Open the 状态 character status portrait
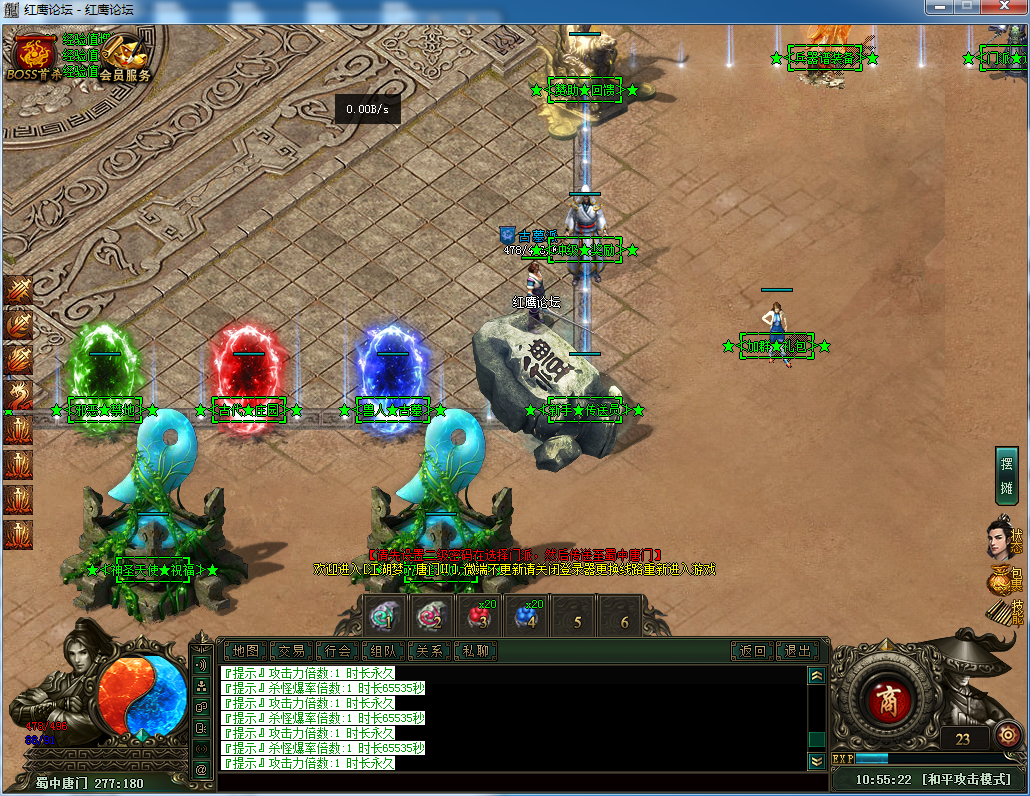Screen dimensions: 1030x796 coord(1003,534)
